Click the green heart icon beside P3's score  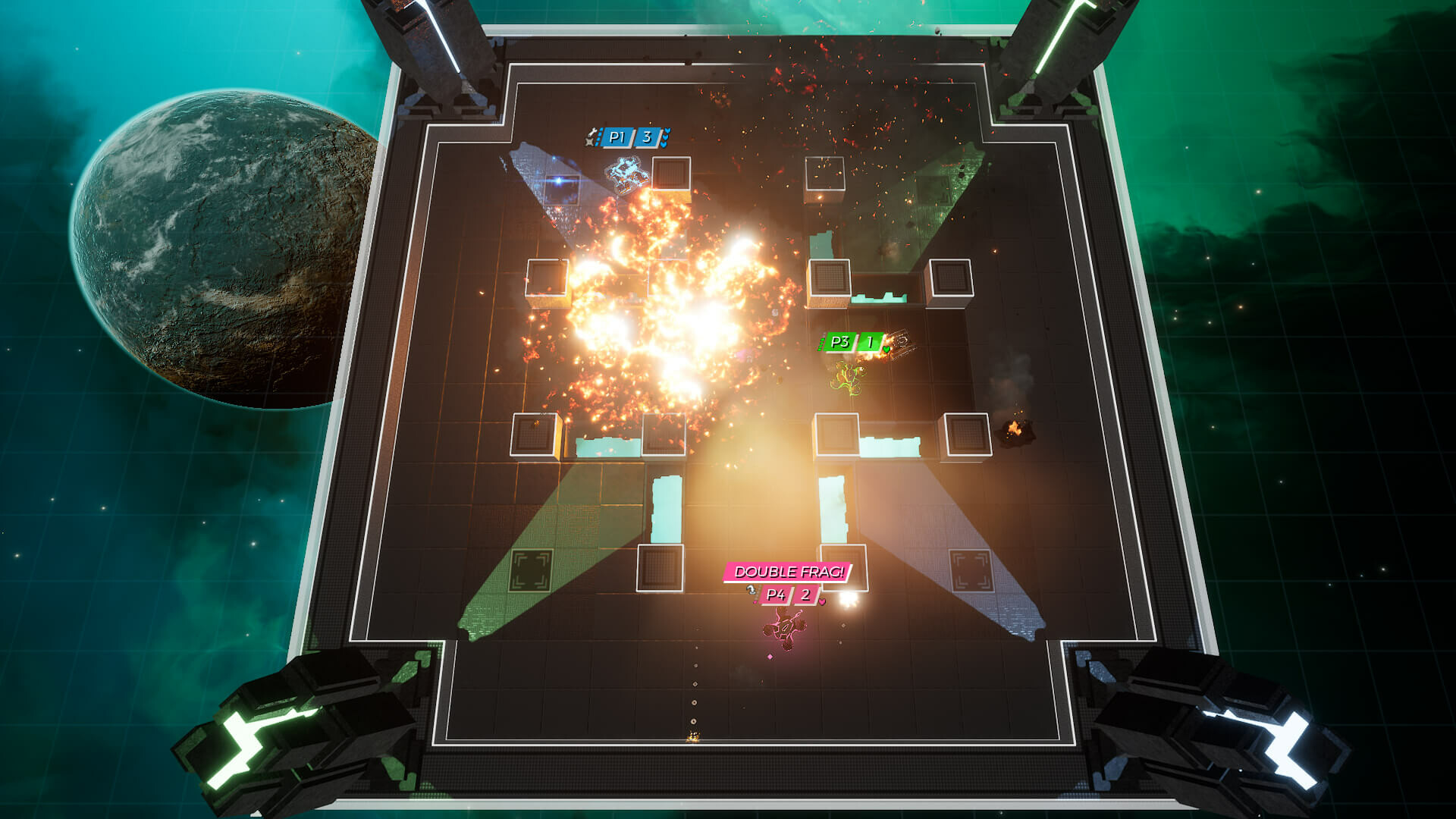[886, 349]
